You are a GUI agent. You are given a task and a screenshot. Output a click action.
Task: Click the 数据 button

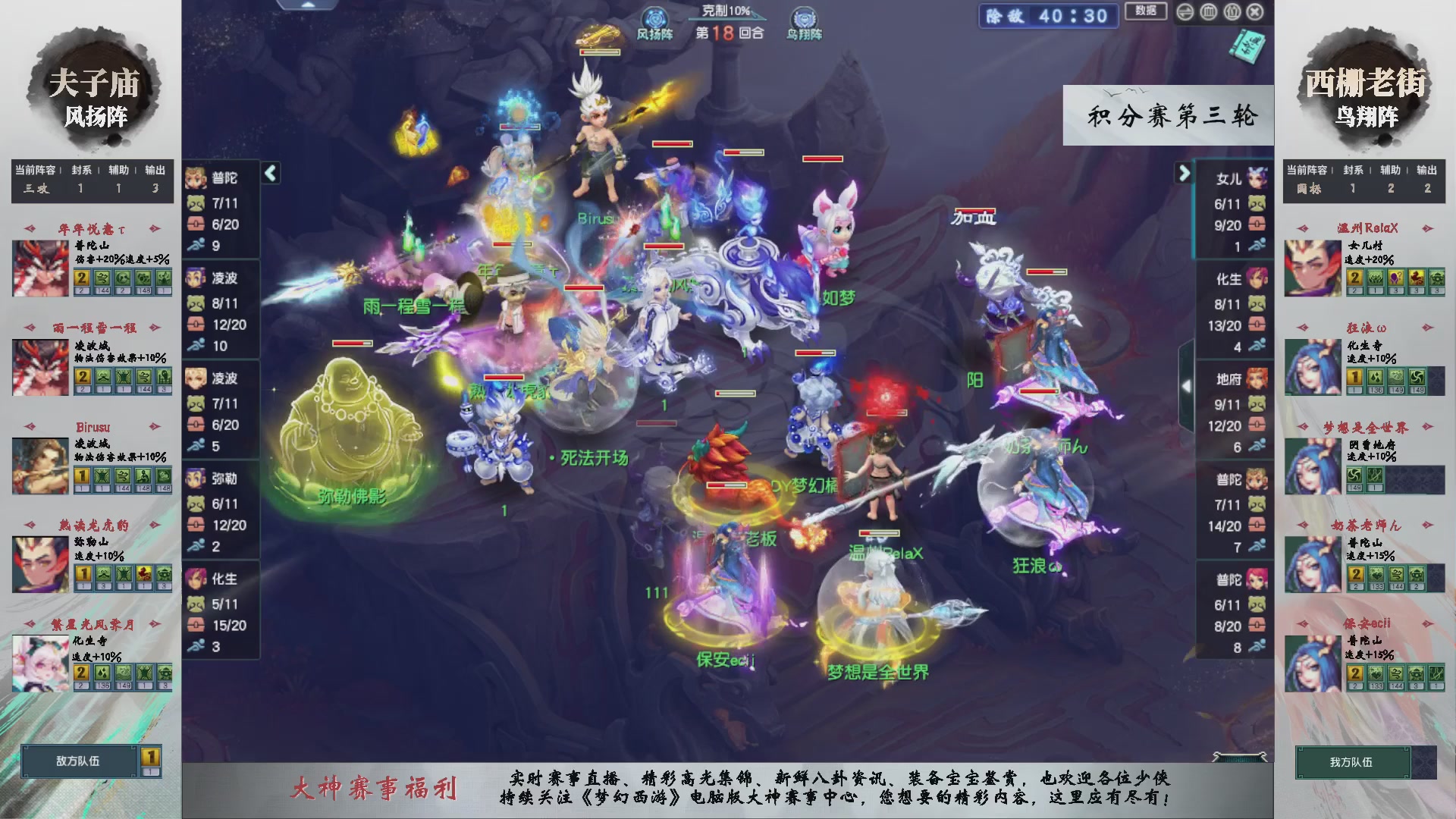(1145, 12)
